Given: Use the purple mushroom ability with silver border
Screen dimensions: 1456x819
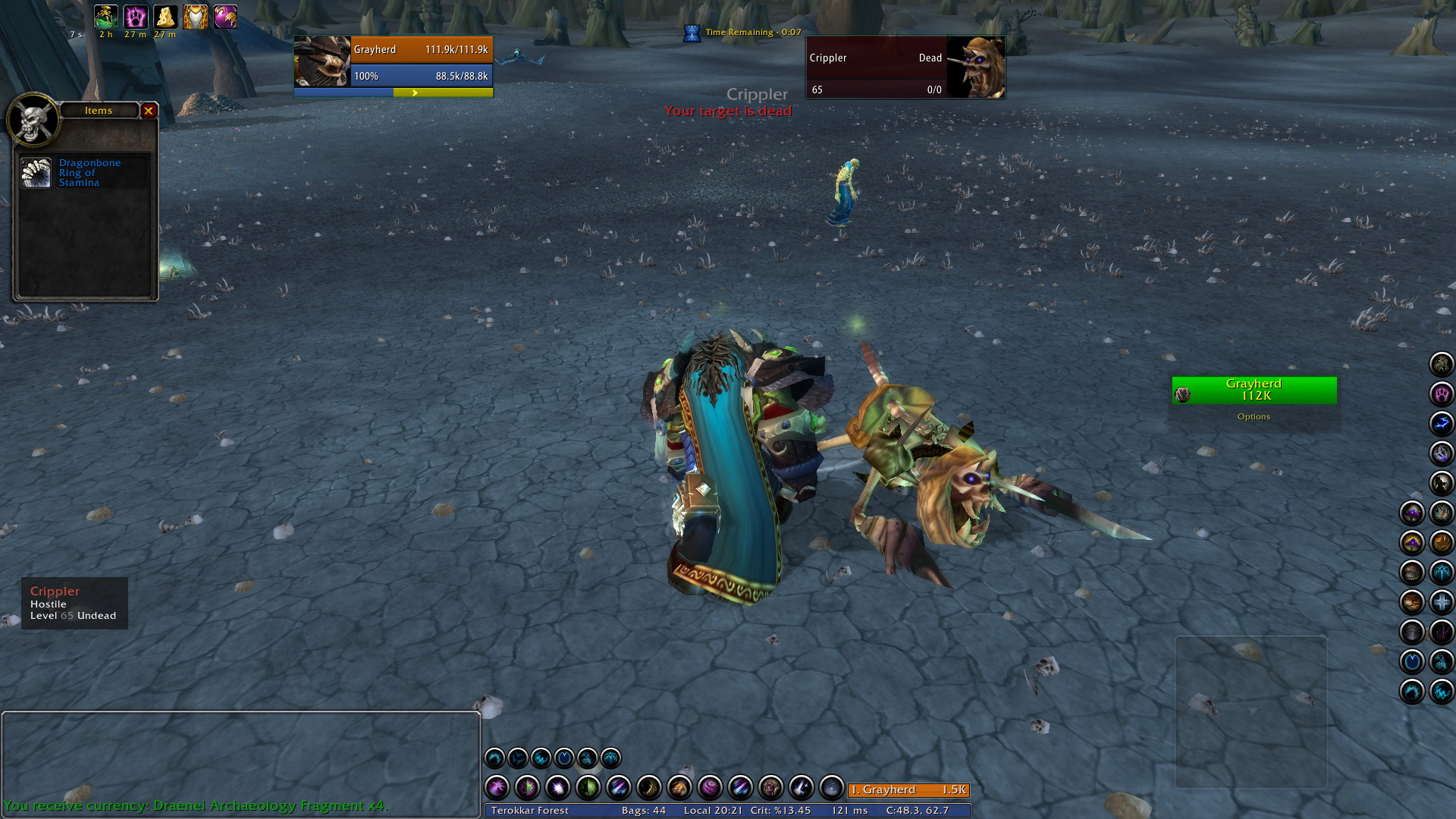Looking at the screenshot, I should pos(1412,513).
